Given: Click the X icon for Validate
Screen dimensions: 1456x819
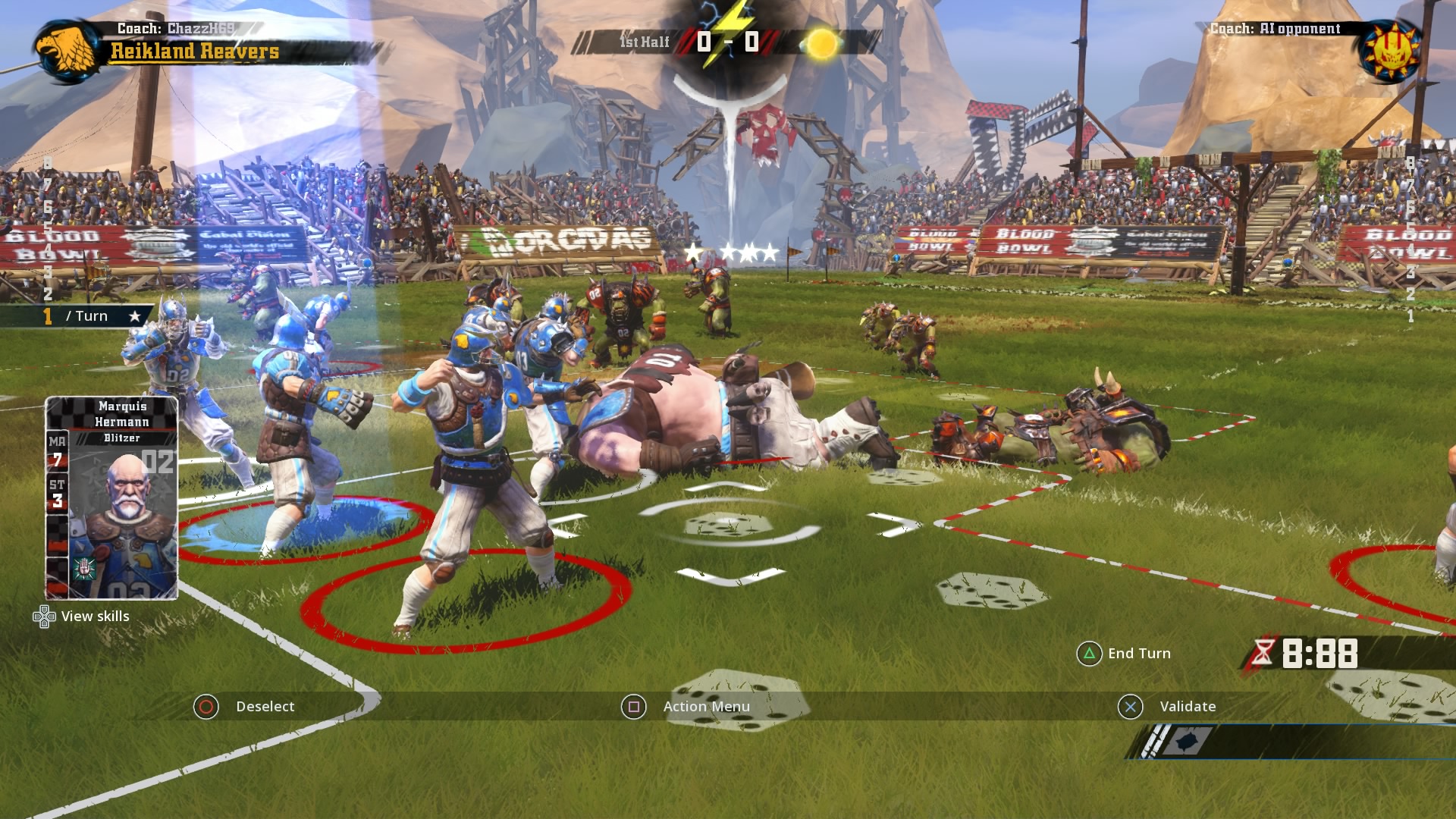Looking at the screenshot, I should (x=1131, y=706).
